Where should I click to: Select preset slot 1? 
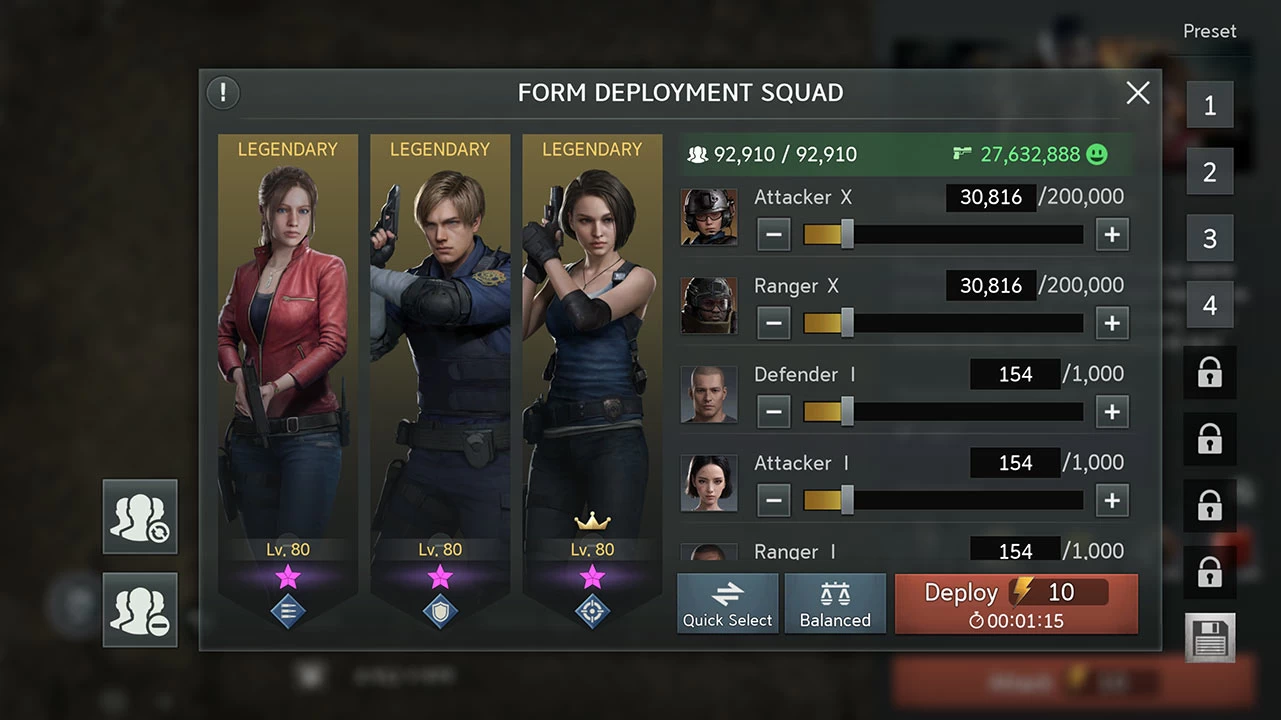pyautogui.click(x=1210, y=105)
